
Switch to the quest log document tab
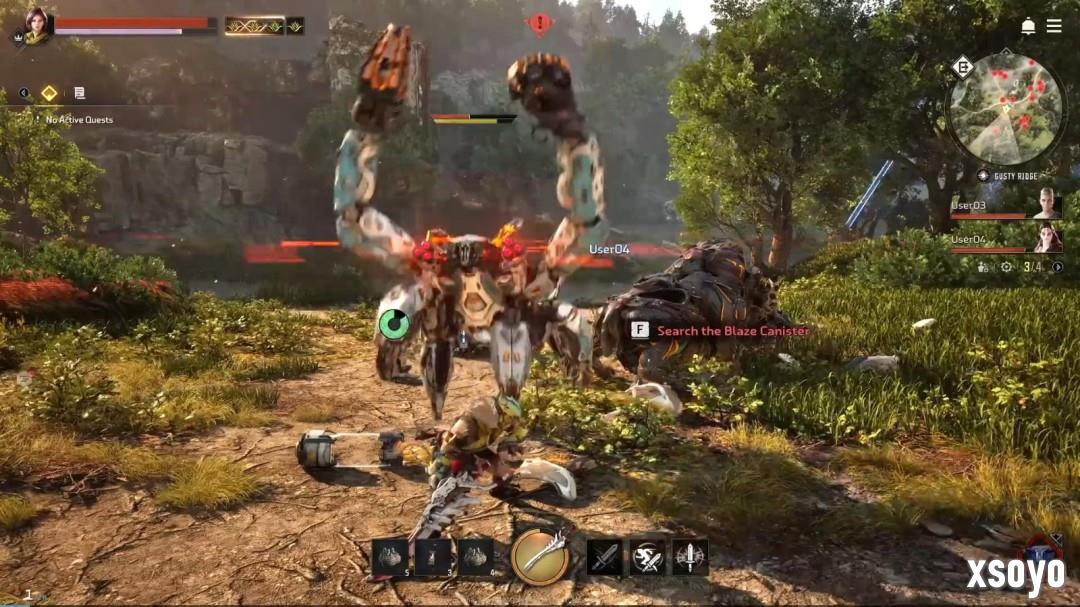coord(79,93)
